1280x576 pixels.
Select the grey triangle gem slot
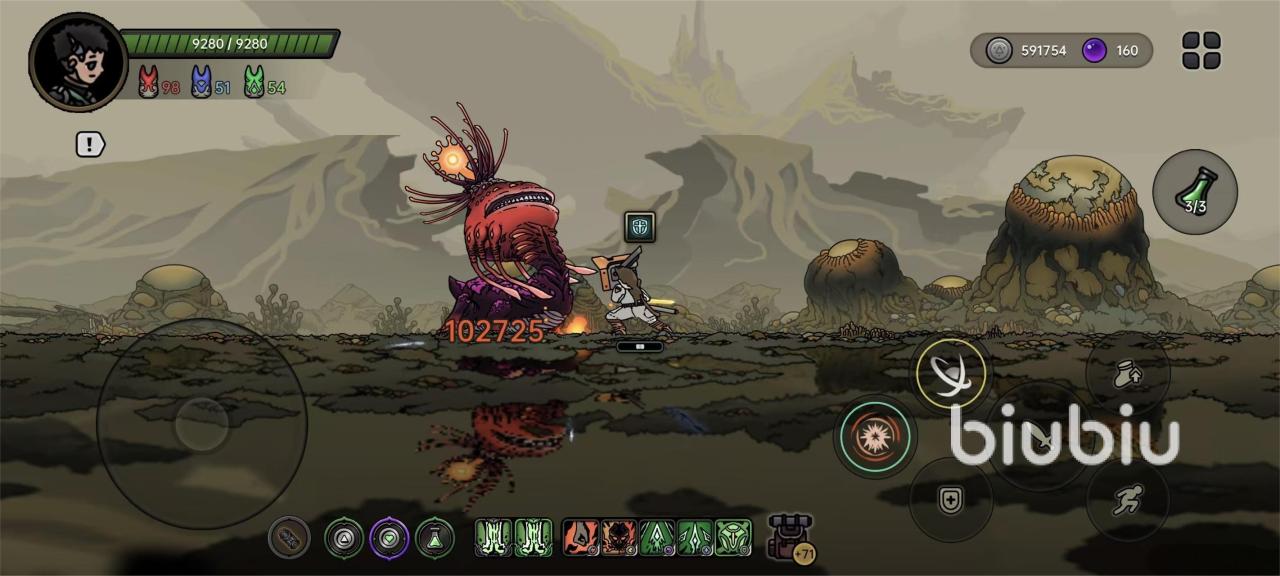pos(344,538)
